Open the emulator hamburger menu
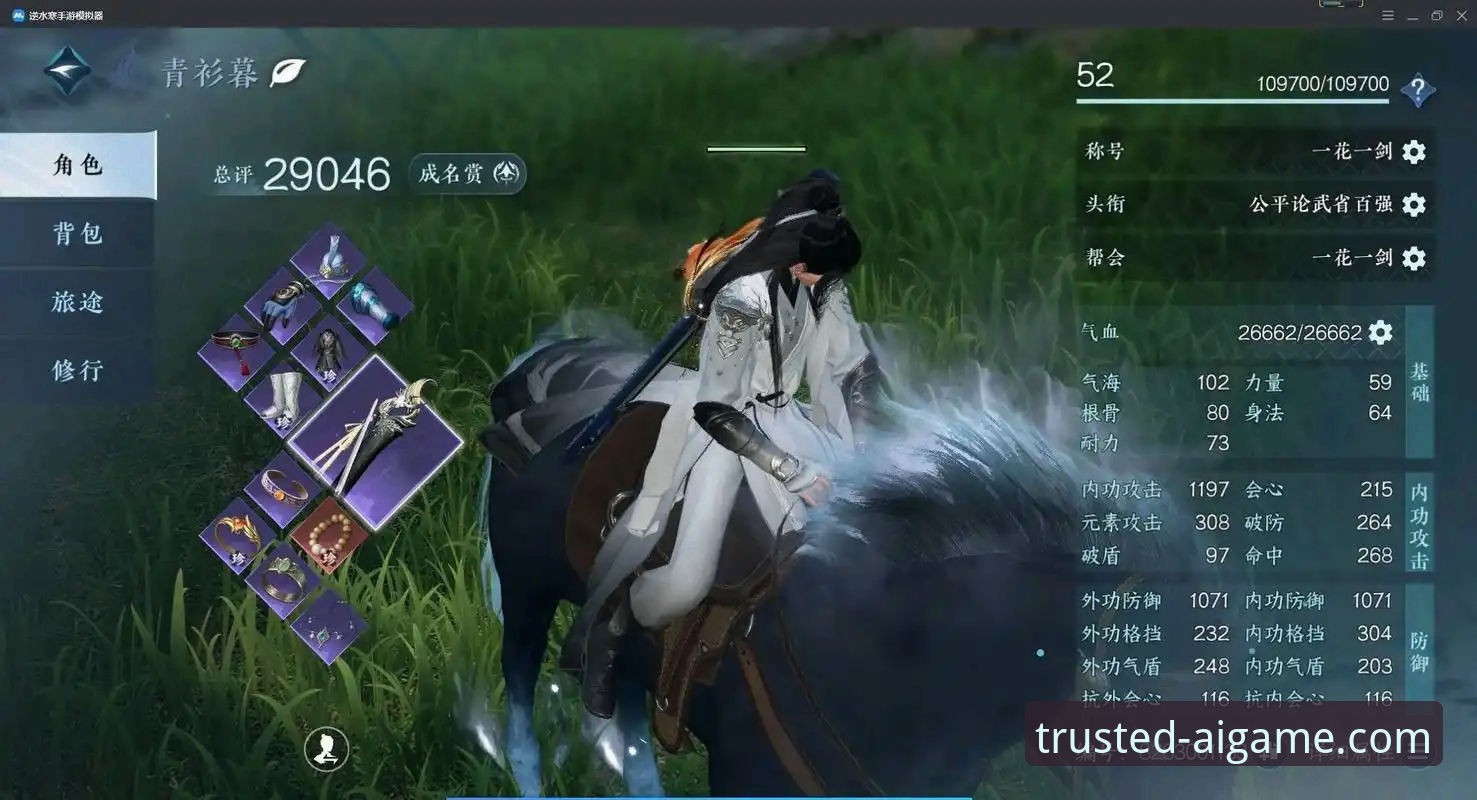The image size is (1477, 800). pyautogui.click(x=1388, y=15)
